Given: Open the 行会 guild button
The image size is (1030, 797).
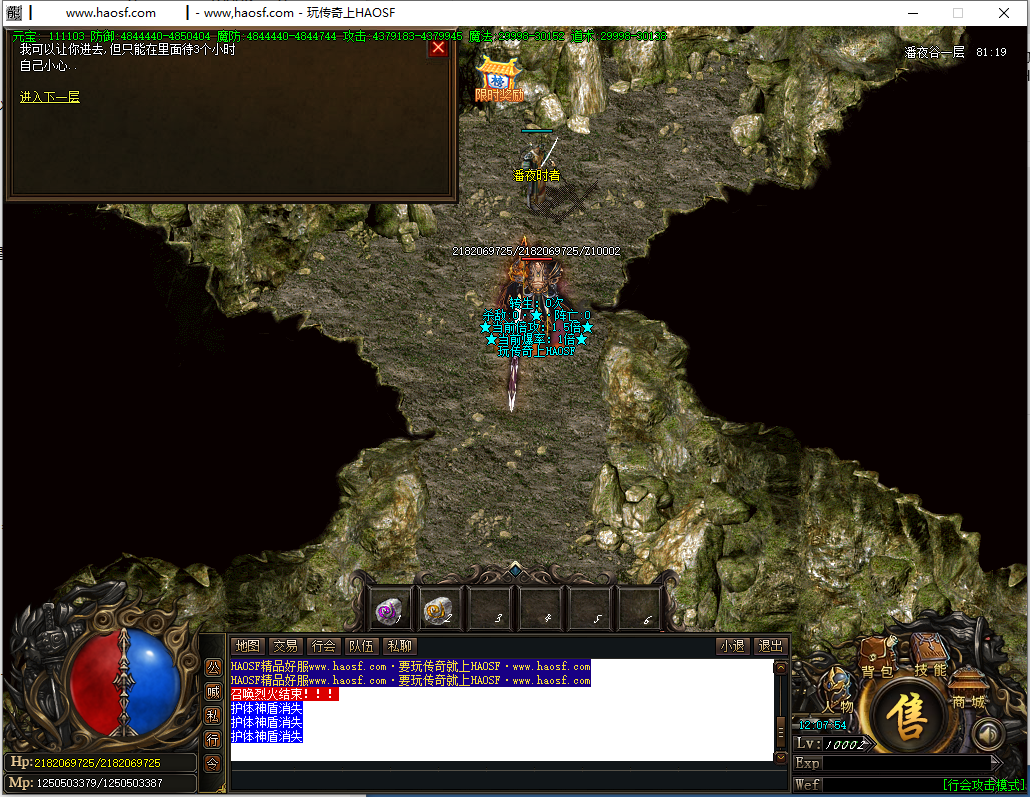Looking at the screenshot, I should click(x=323, y=646).
